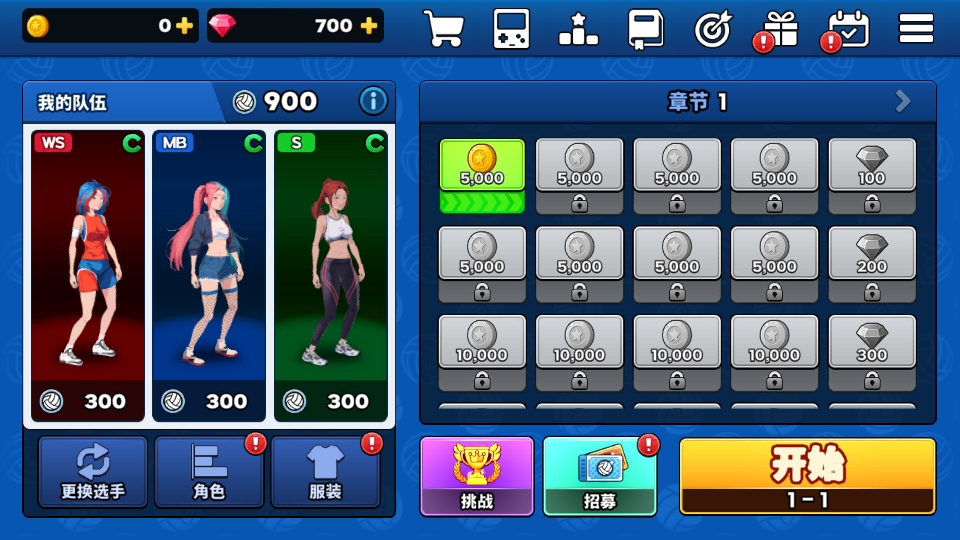960x540 pixels.
Task: Add red gems with the plus button
Action: 369,27
